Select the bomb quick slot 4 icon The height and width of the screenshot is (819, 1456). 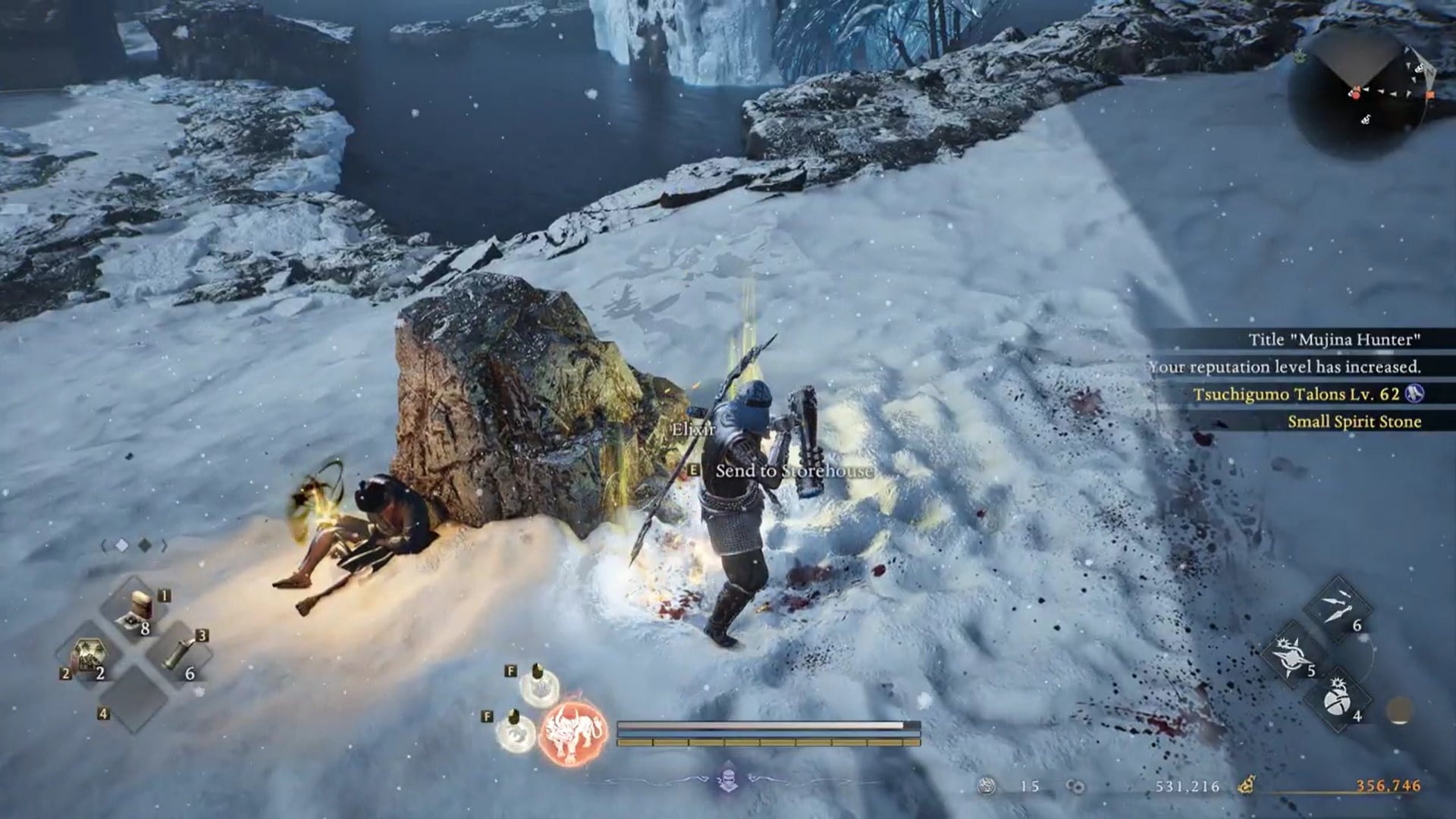1338,699
